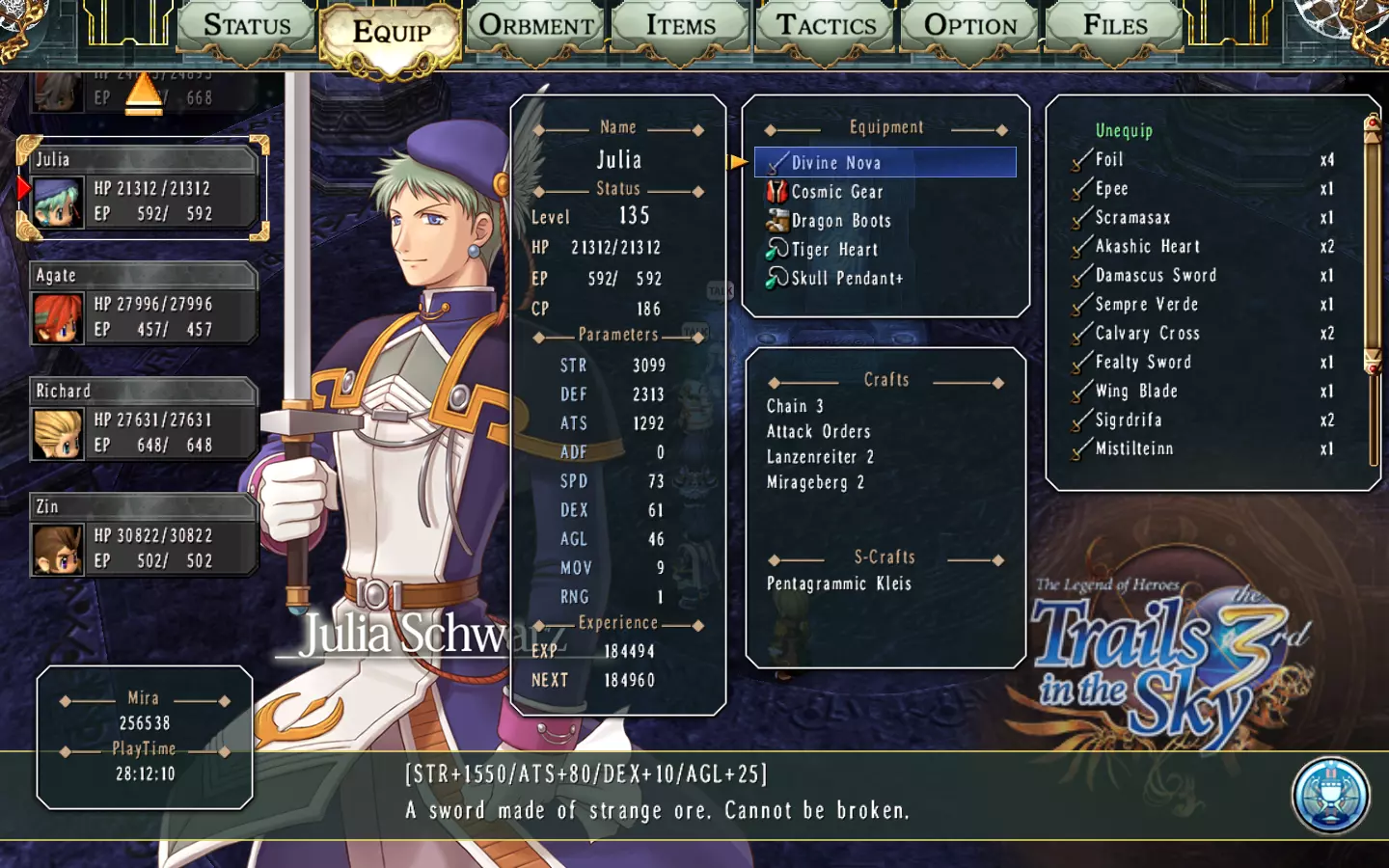This screenshot has width=1389, height=868.
Task: Click the Skull Pendant+ accessory slot
Action: point(846,279)
